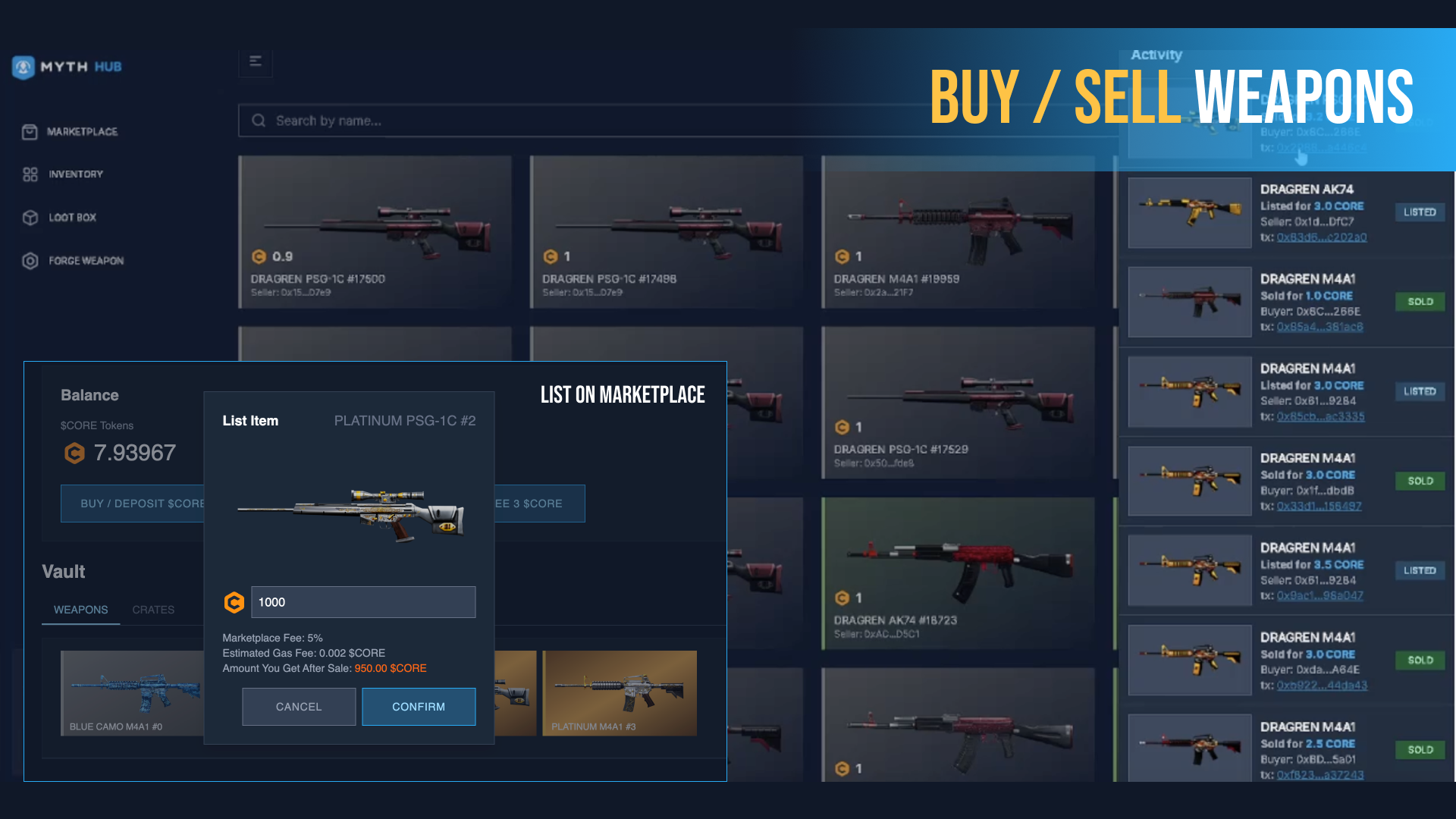Image resolution: width=1456 pixels, height=819 pixels.
Task: Select the Marketplace icon in the sidebar
Action: [x=29, y=131]
